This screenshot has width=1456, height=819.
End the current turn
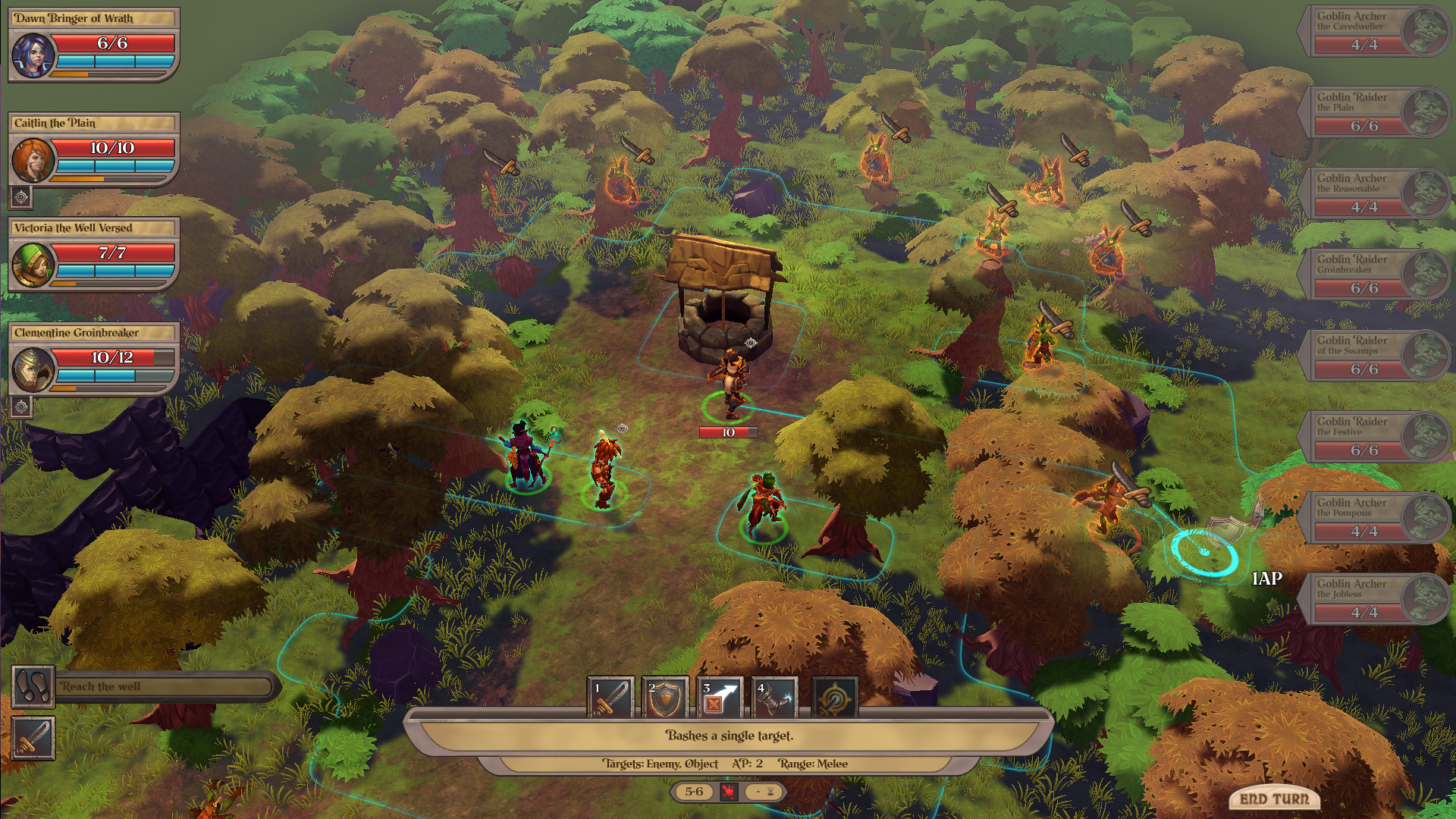tap(1274, 798)
